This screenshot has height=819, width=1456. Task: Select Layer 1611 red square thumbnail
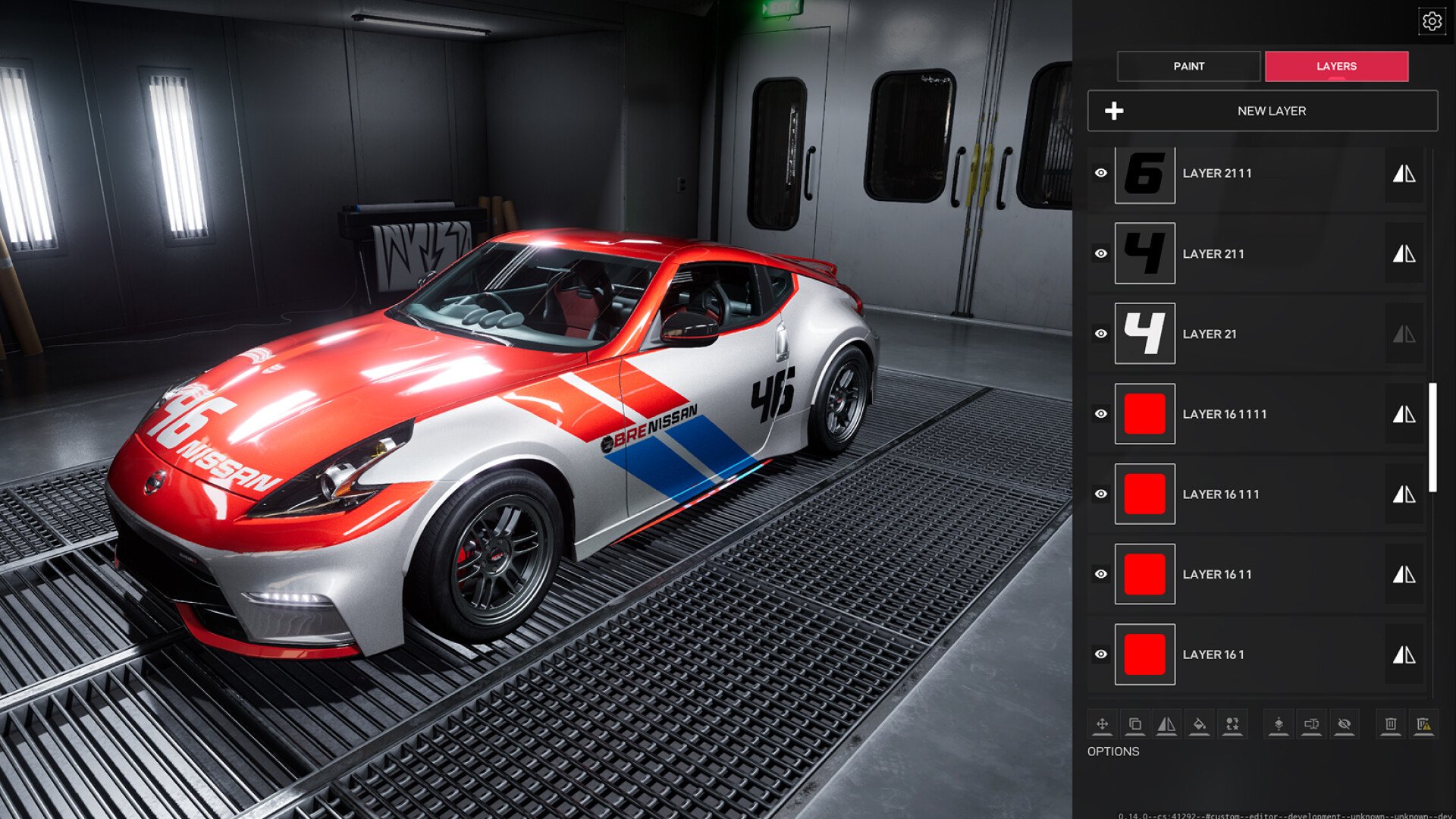tap(1144, 574)
